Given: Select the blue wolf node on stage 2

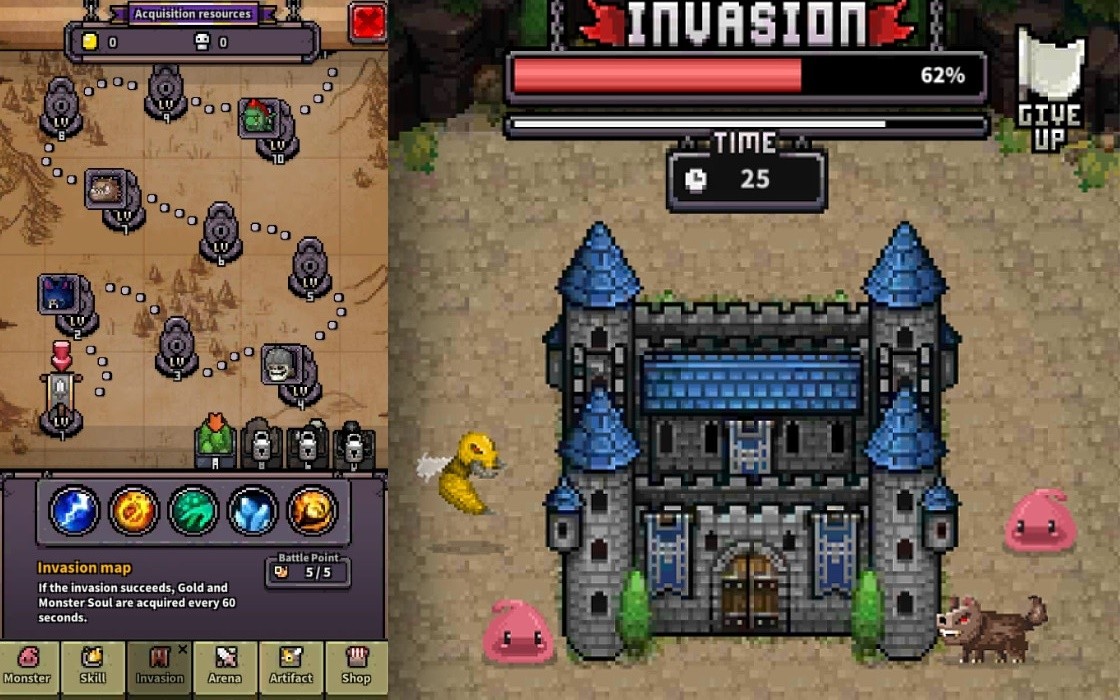Looking at the screenshot, I should click(x=59, y=296).
